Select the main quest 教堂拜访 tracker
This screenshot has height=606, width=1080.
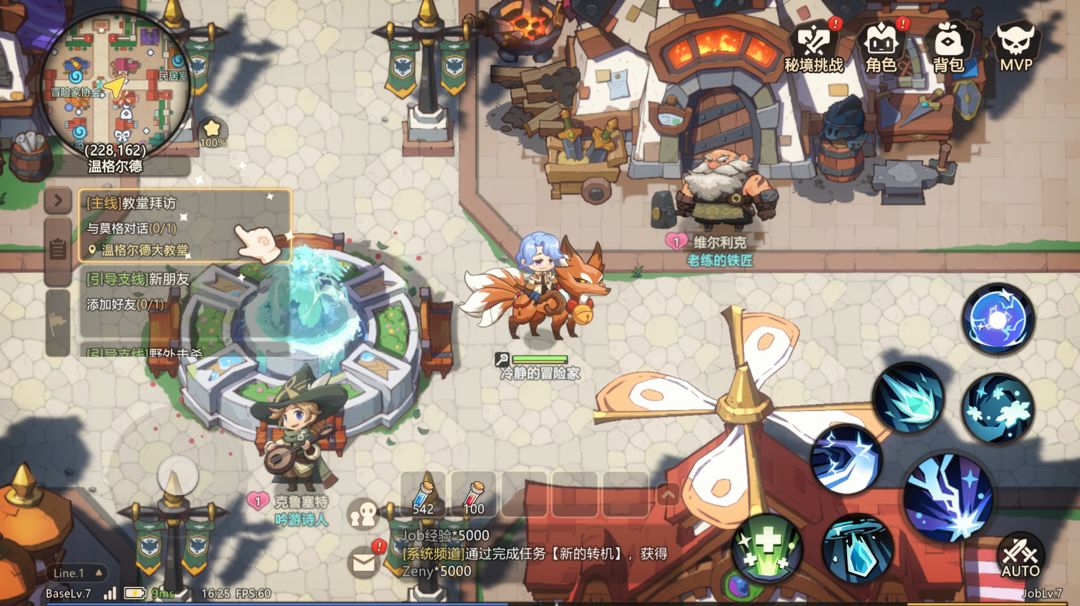pos(185,226)
